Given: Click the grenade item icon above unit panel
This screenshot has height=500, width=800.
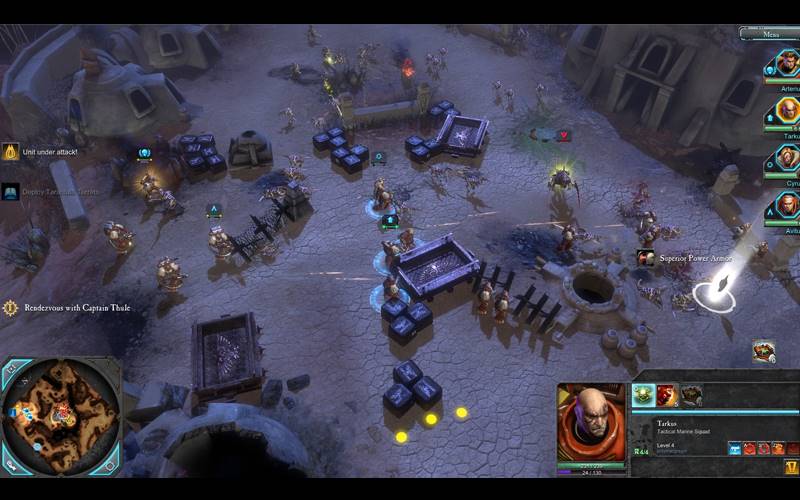Looking at the screenshot, I should (763, 351).
